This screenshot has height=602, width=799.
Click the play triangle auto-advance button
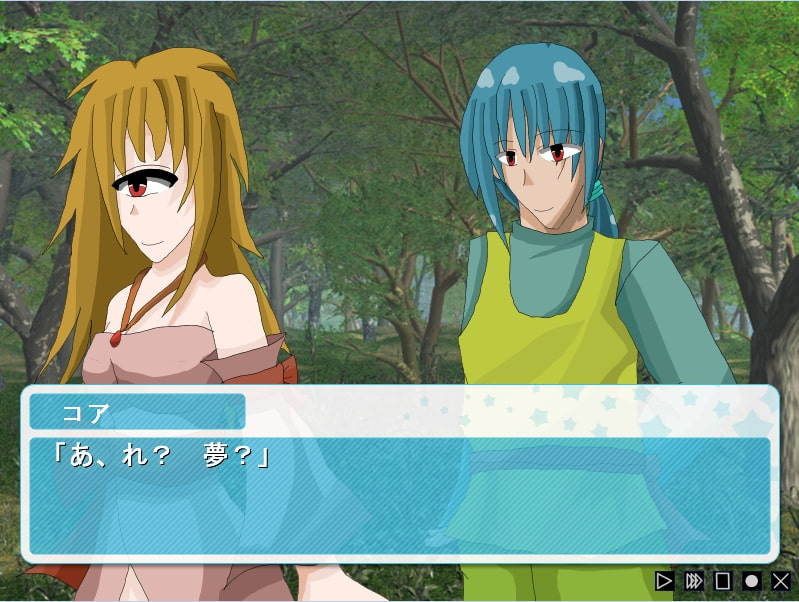[x=664, y=580]
